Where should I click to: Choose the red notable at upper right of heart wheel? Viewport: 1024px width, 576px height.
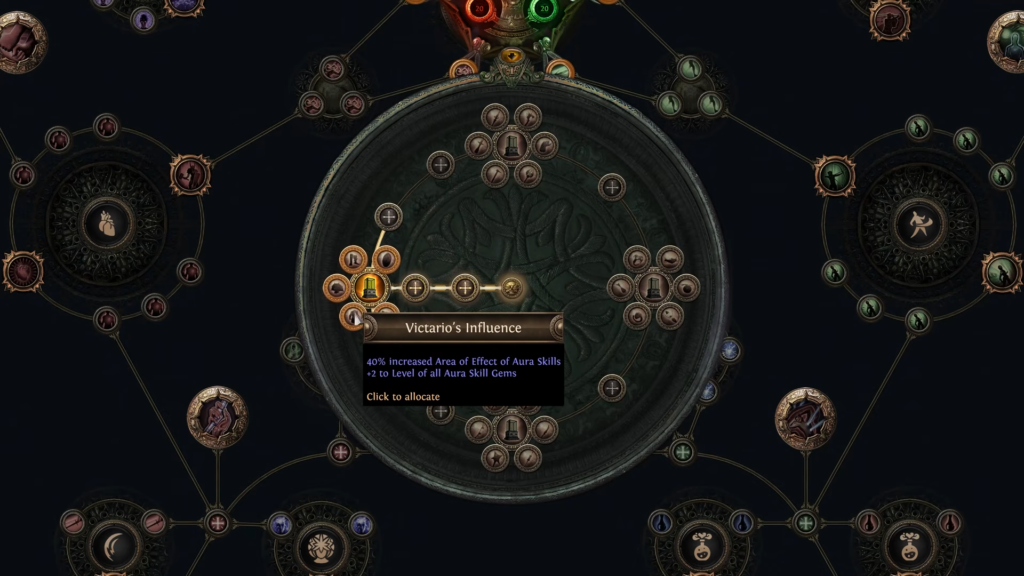pos(189,175)
